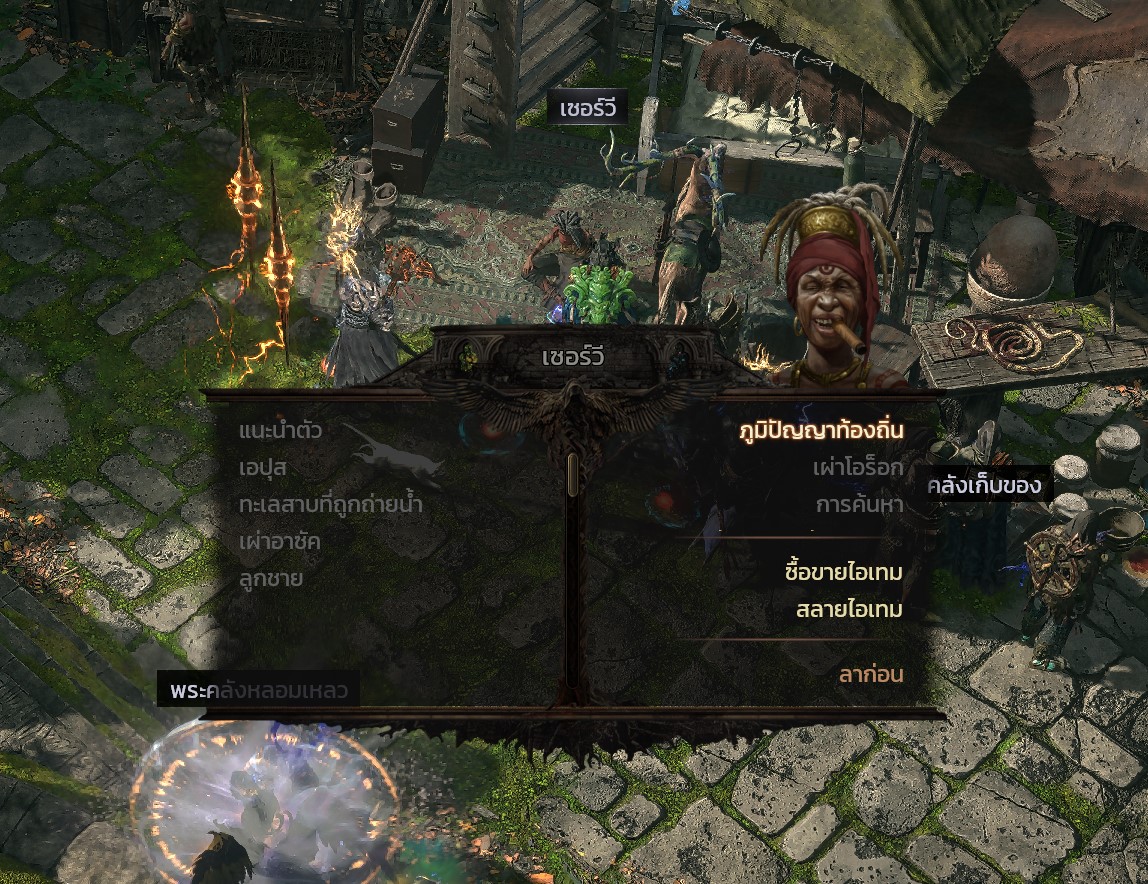Click the เซอร์วี NPC name label

coord(587,108)
